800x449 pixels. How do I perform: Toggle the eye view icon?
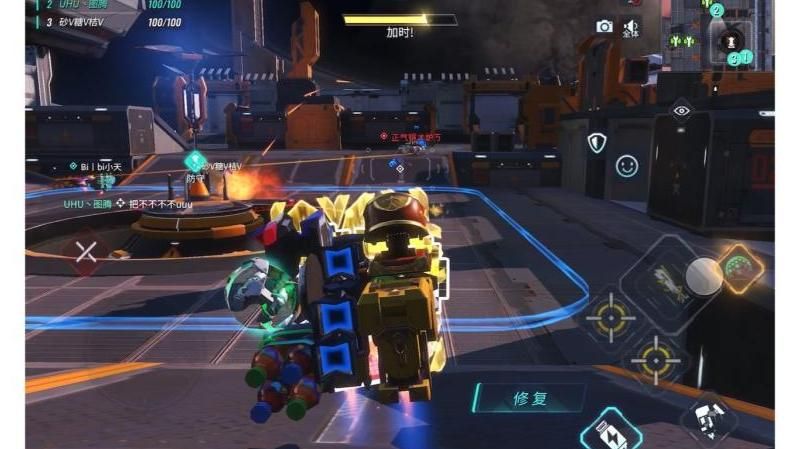pos(682,111)
